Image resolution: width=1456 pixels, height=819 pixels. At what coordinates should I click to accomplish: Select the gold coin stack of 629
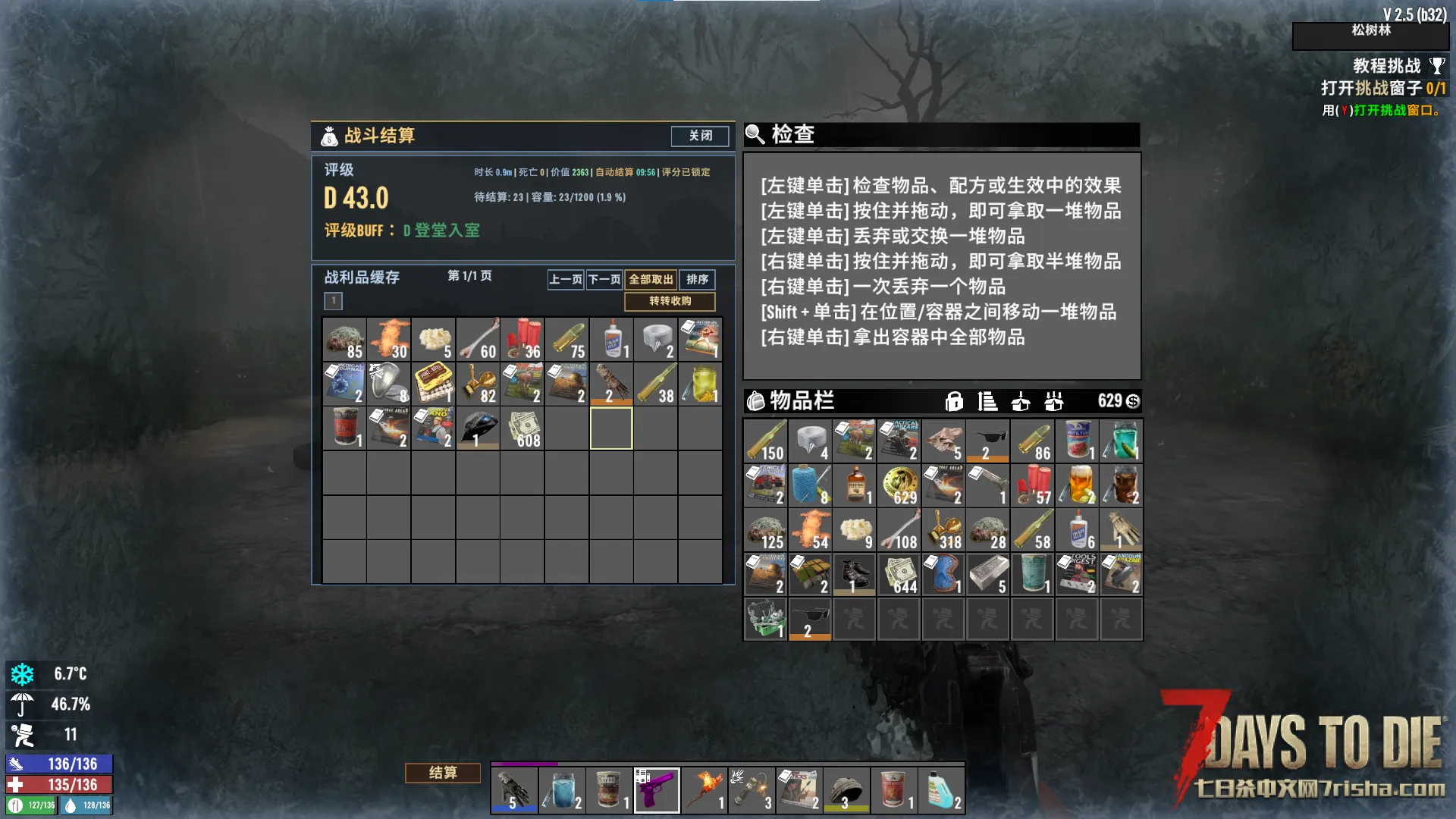click(x=899, y=485)
